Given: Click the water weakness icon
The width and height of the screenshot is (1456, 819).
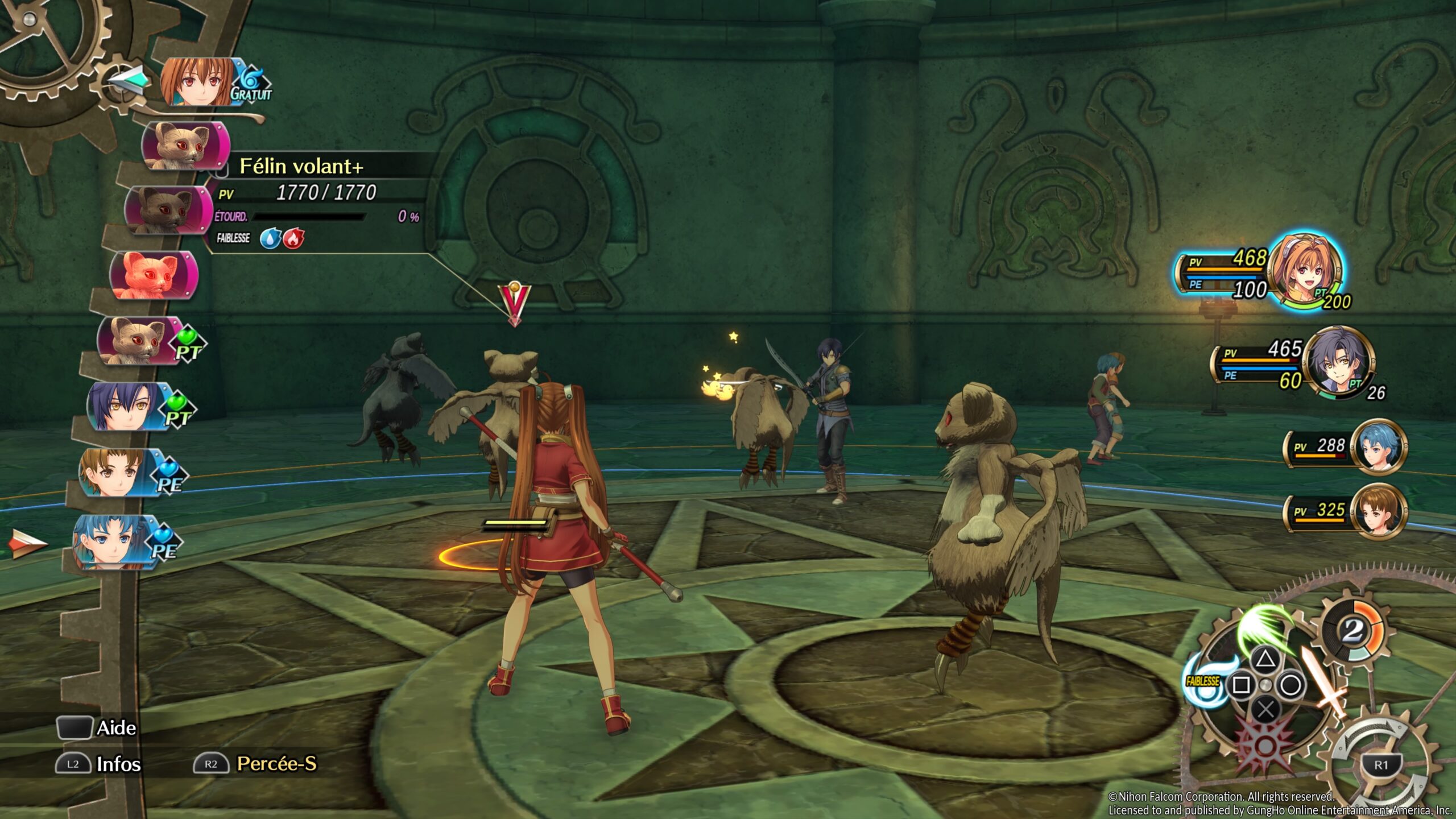Looking at the screenshot, I should pos(270,238).
